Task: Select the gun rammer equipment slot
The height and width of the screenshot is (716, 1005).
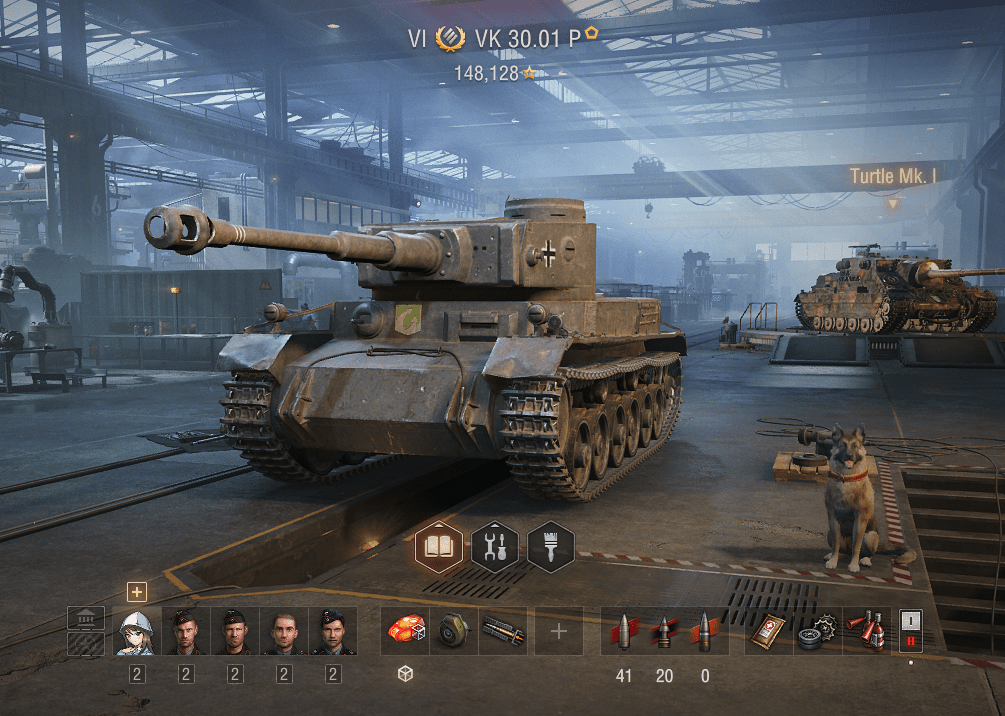Action: point(503,631)
